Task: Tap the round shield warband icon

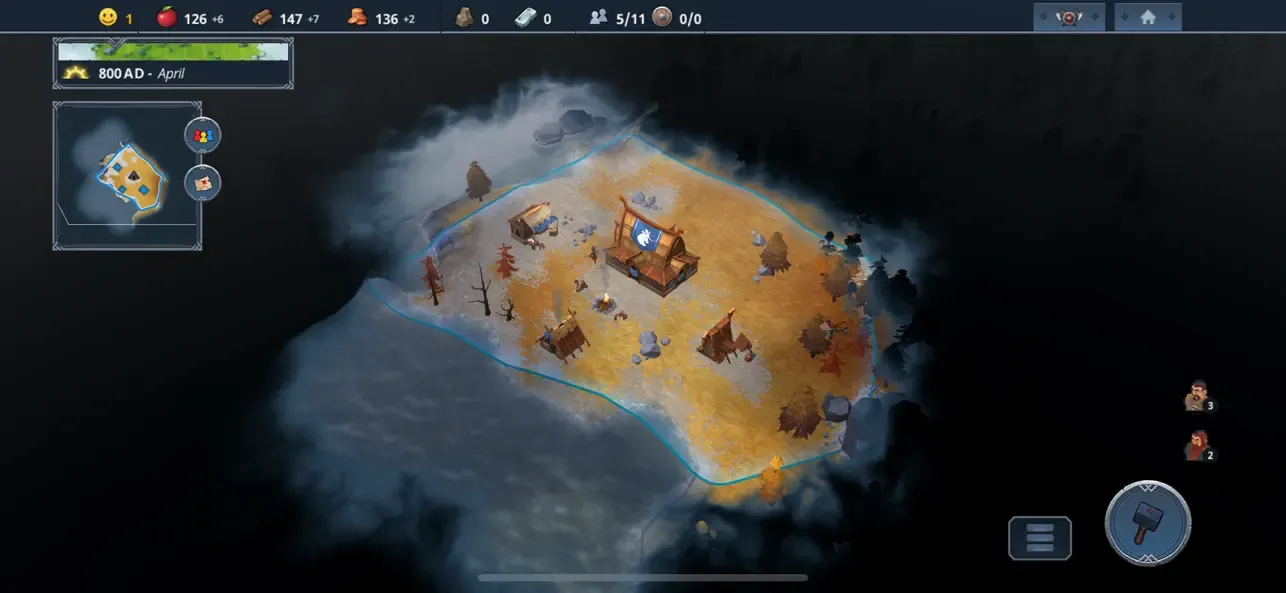Action: (x=662, y=17)
